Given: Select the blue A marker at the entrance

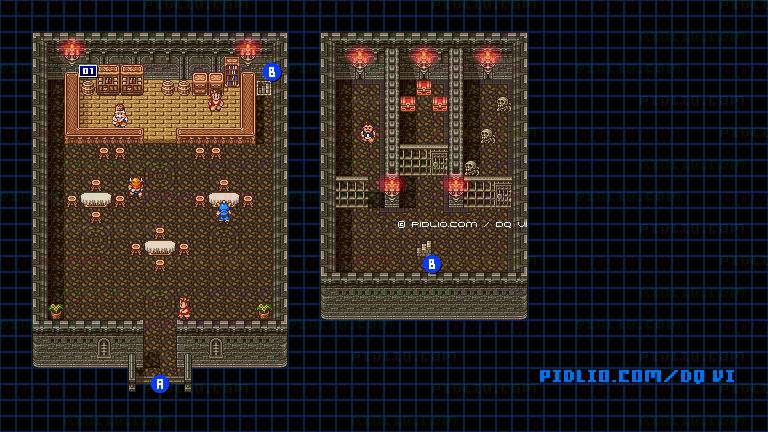Looking at the screenshot, I should [x=159, y=383].
